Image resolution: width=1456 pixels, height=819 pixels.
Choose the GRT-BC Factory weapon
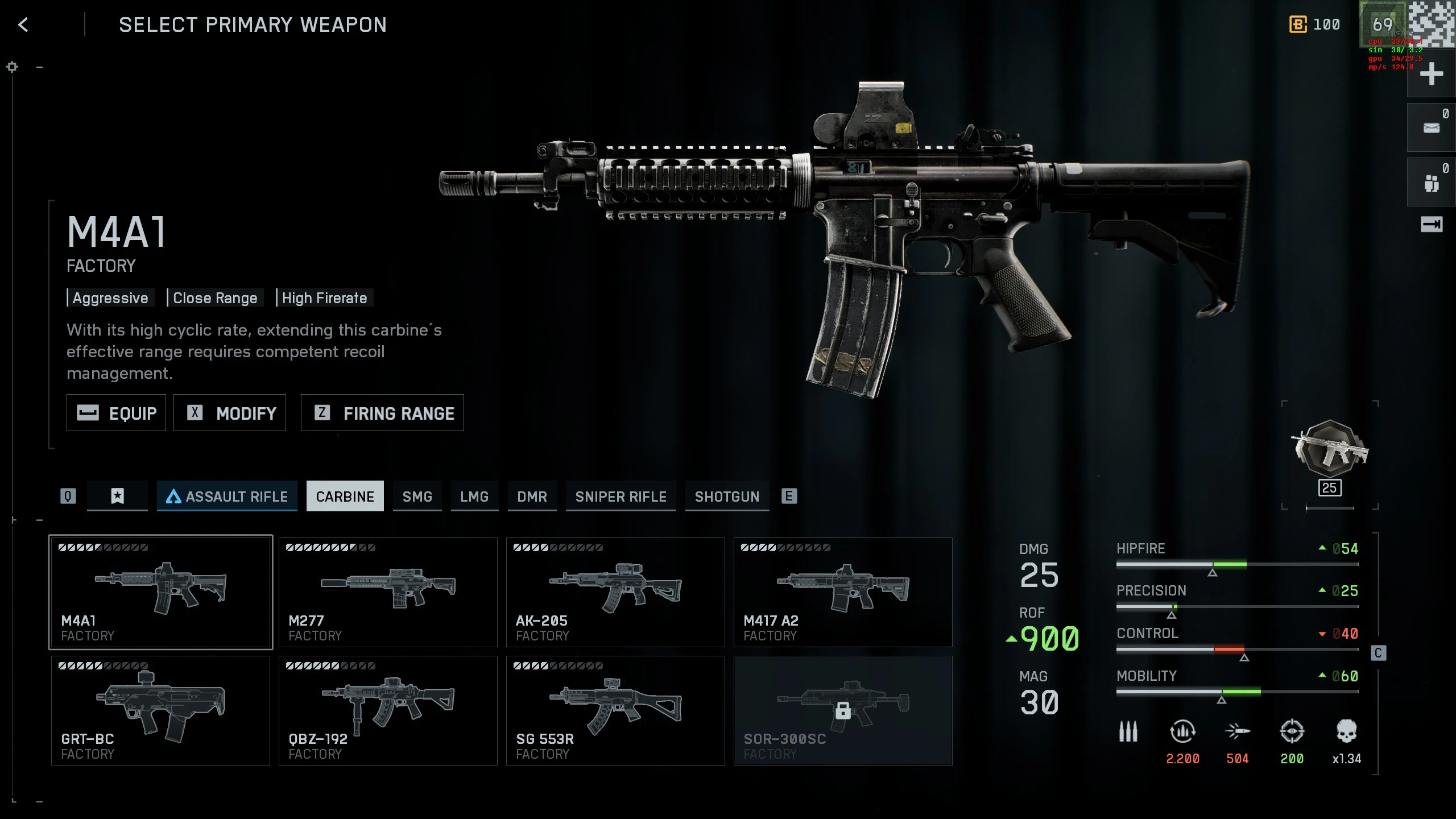coord(160,710)
